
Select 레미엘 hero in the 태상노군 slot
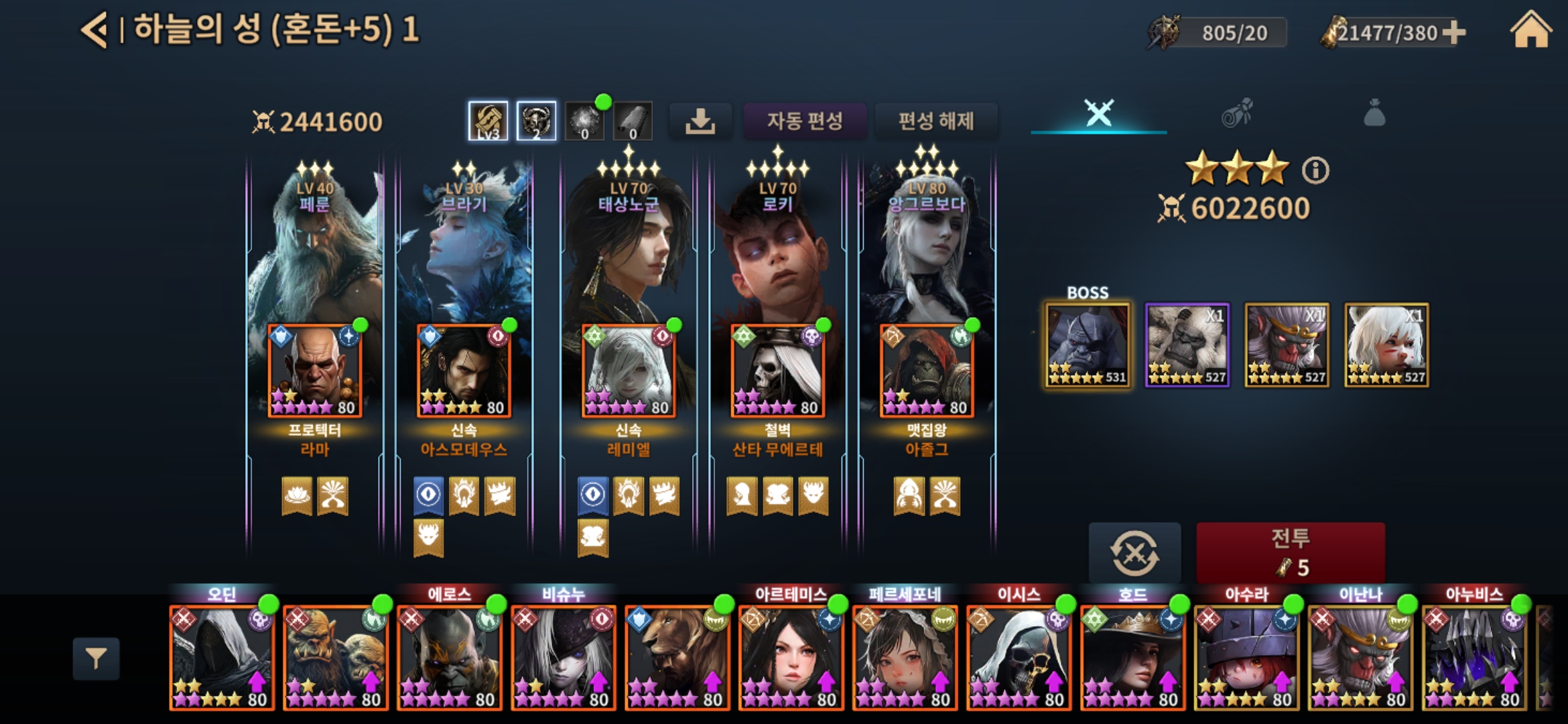click(628, 371)
